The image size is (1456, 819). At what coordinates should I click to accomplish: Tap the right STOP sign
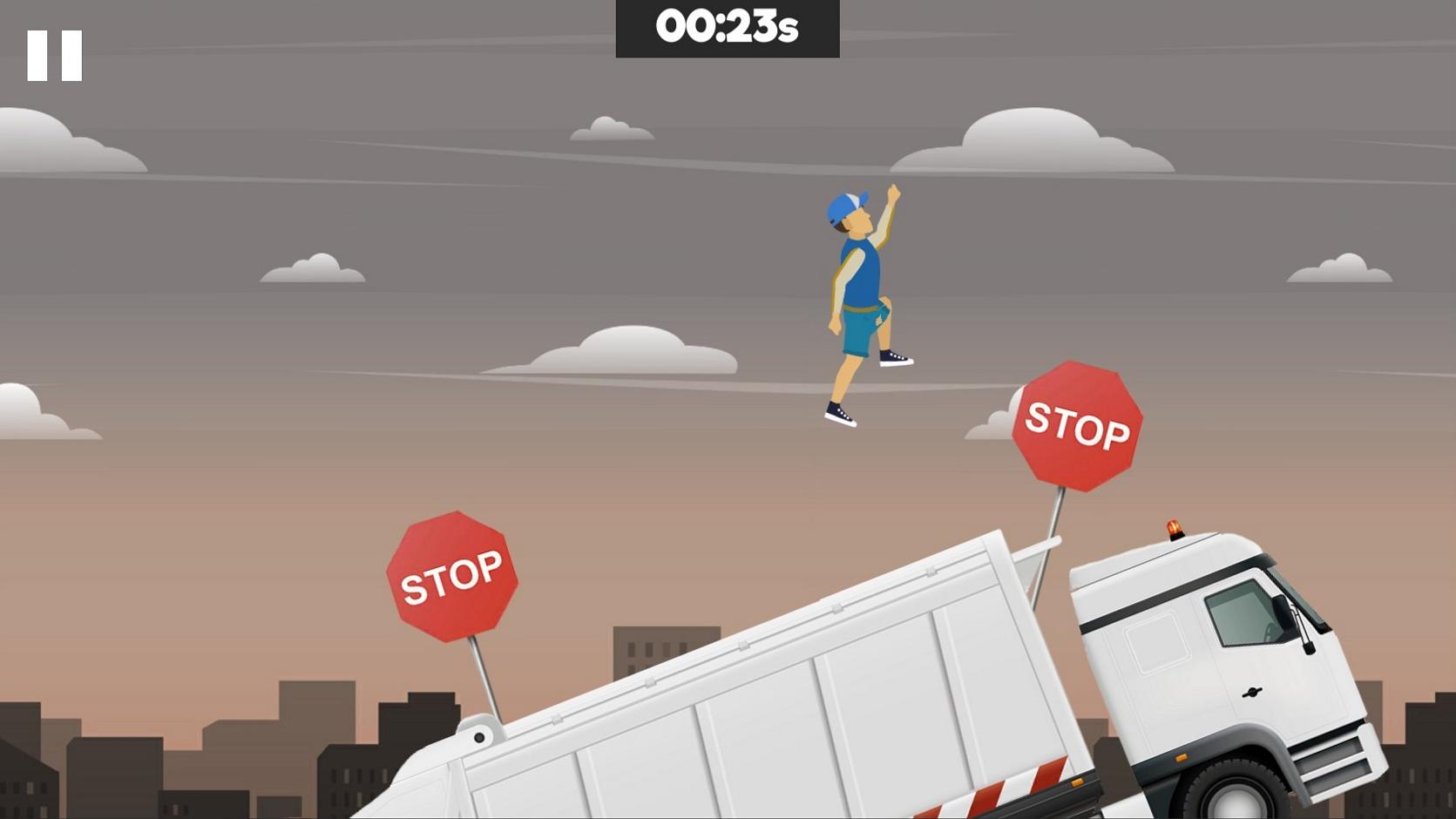[1078, 428]
